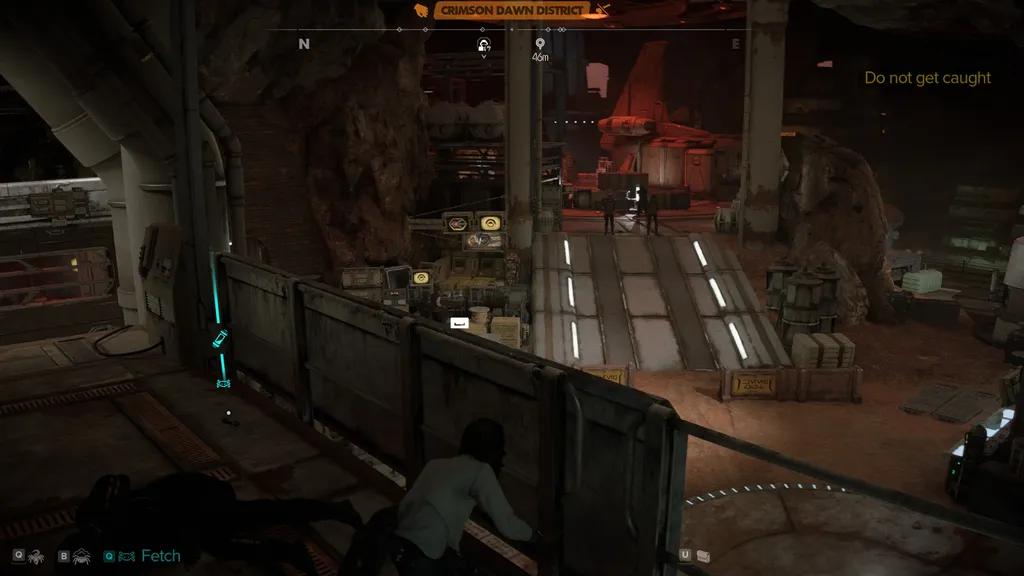1024x576 pixels.
Task: Click the objective marker icon on compass
Action: point(484,44)
